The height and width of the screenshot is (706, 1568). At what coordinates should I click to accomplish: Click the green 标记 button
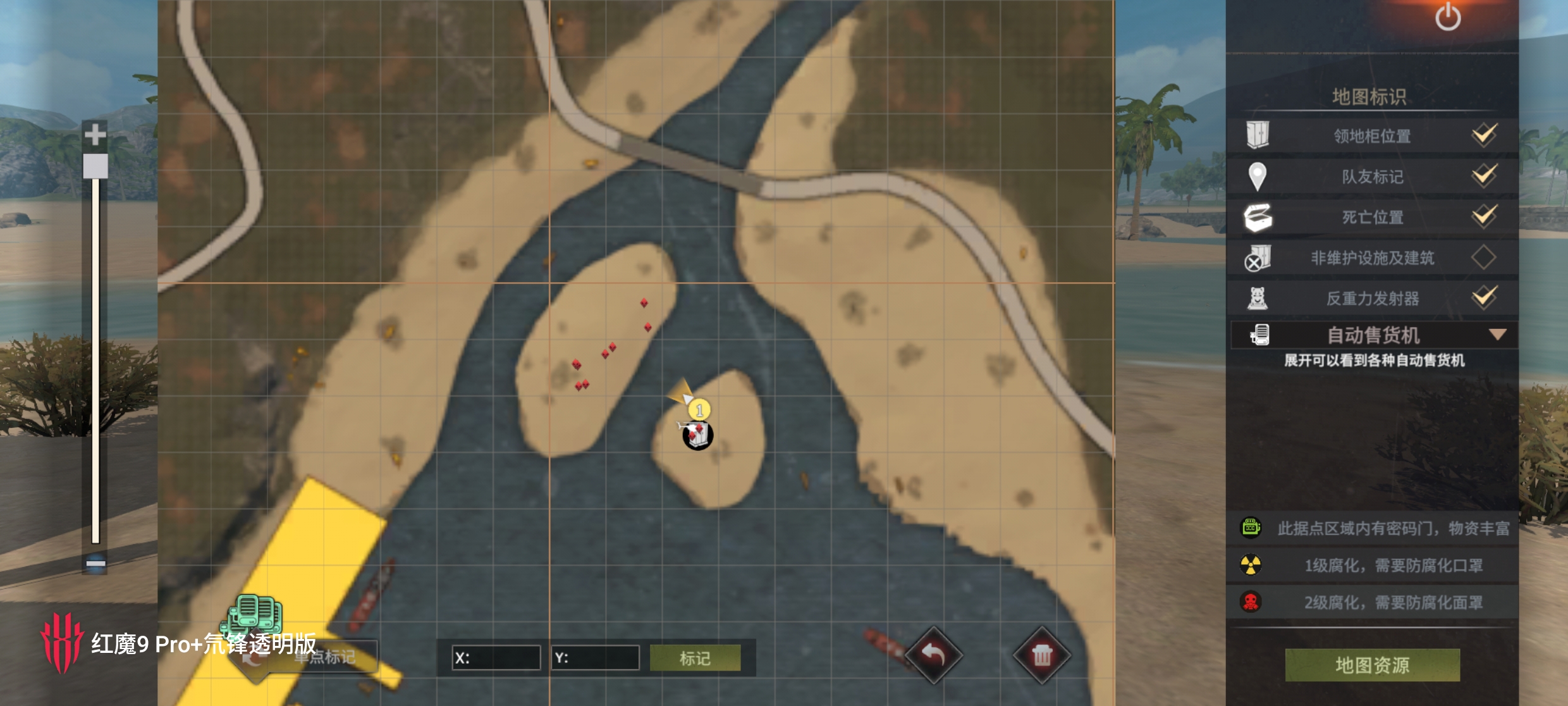(x=695, y=658)
